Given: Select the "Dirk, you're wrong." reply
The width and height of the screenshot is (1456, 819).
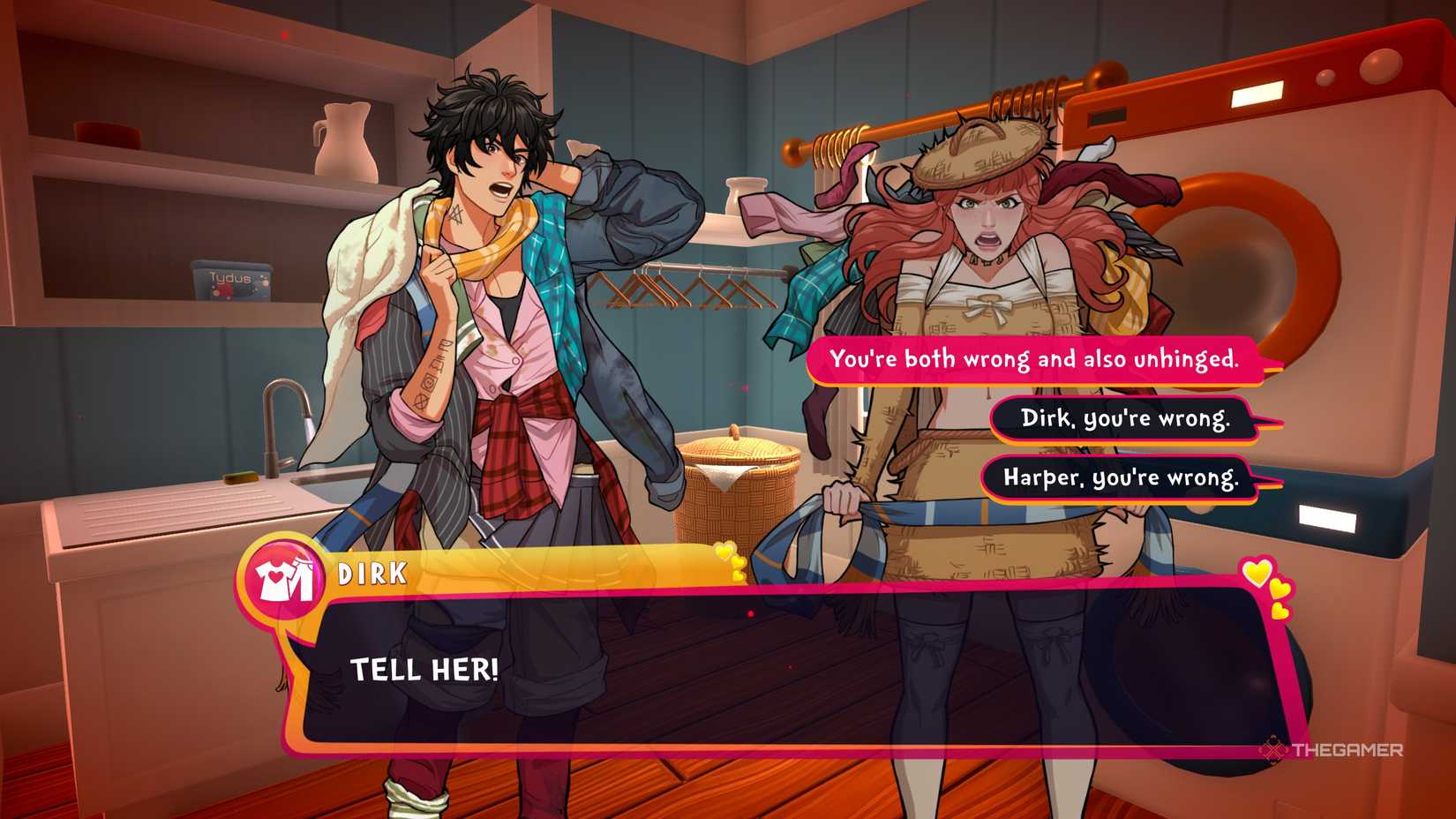Looking at the screenshot, I should pos(1124,418).
